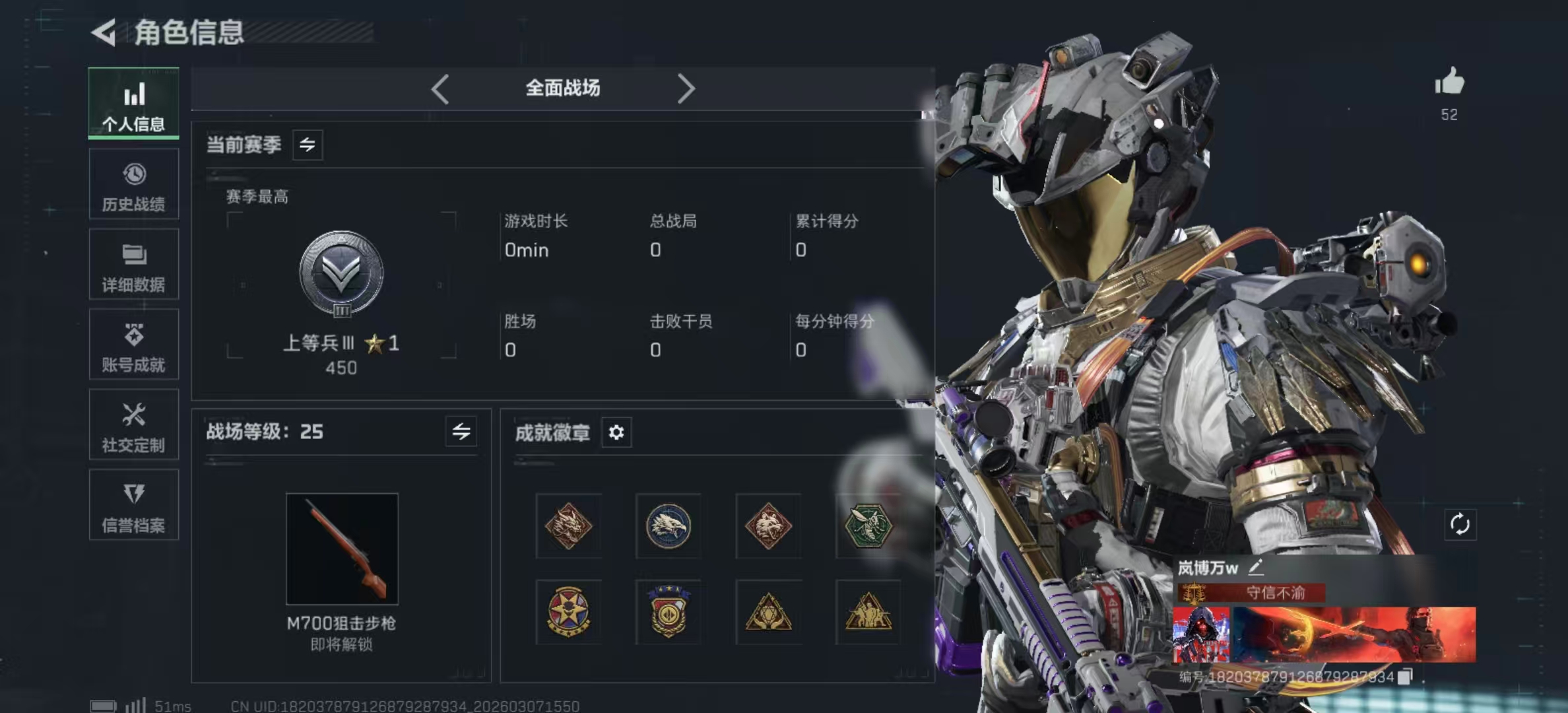This screenshot has height=713, width=1568.
Task: Toggle the swap button next to 当前赛季
Action: point(308,145)
